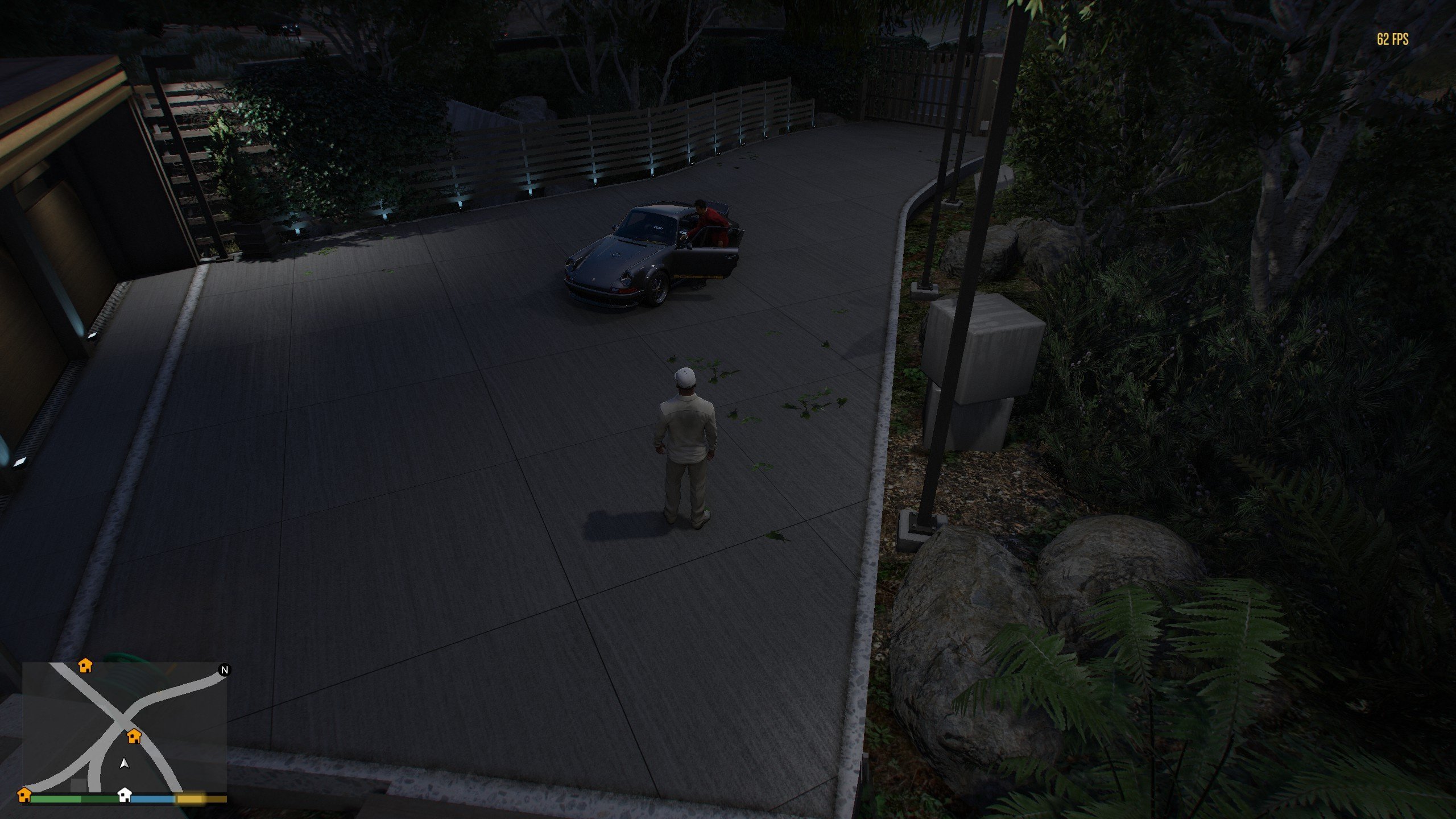Select the north compass marker on the minimap
The height and width of the screenshot is (819, 1456).
pyautogui.click(x=224, y=670)
